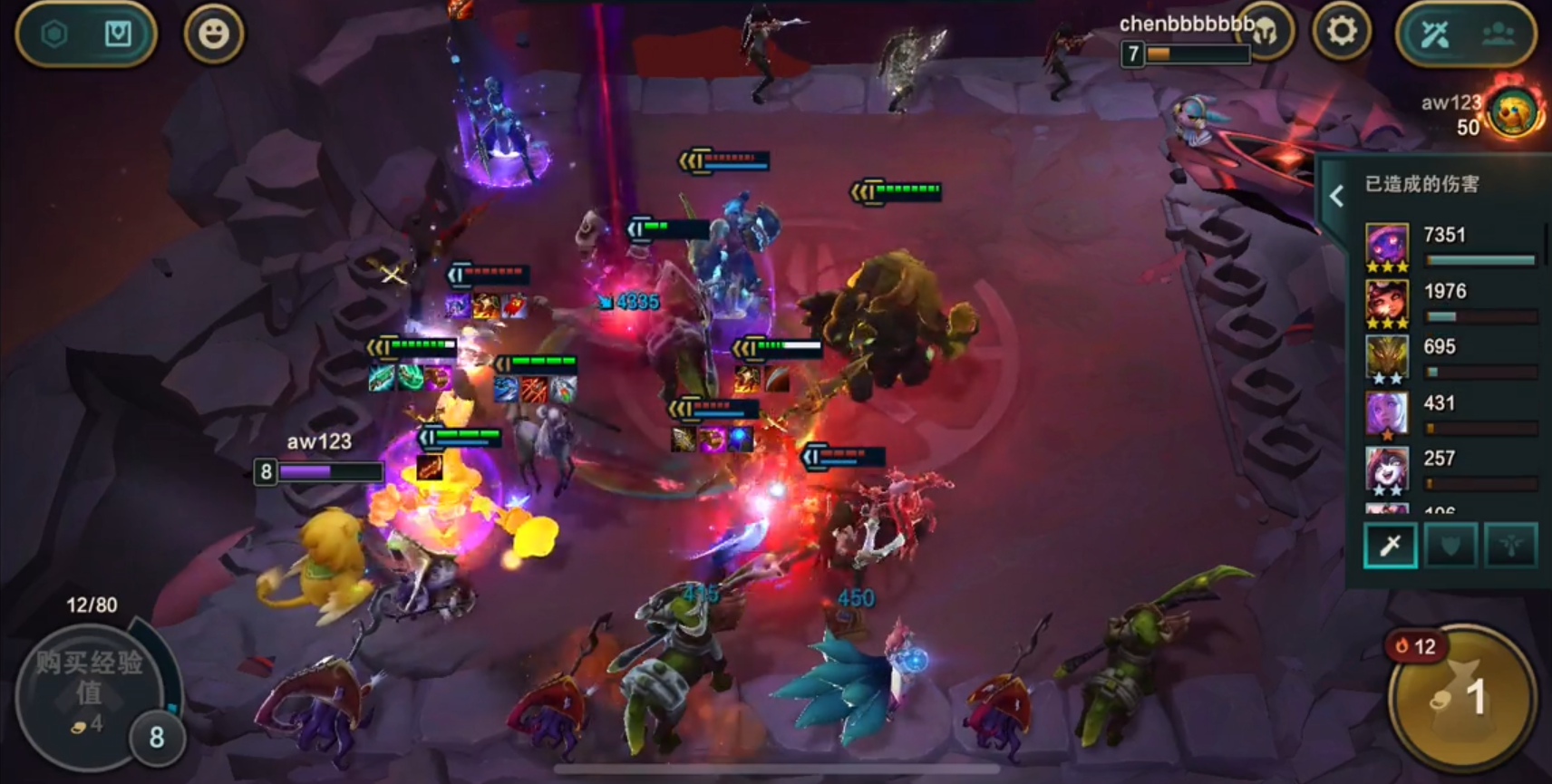Open the gear settings menu
Screen dimensions: 1552x784
click(1341, 33)
